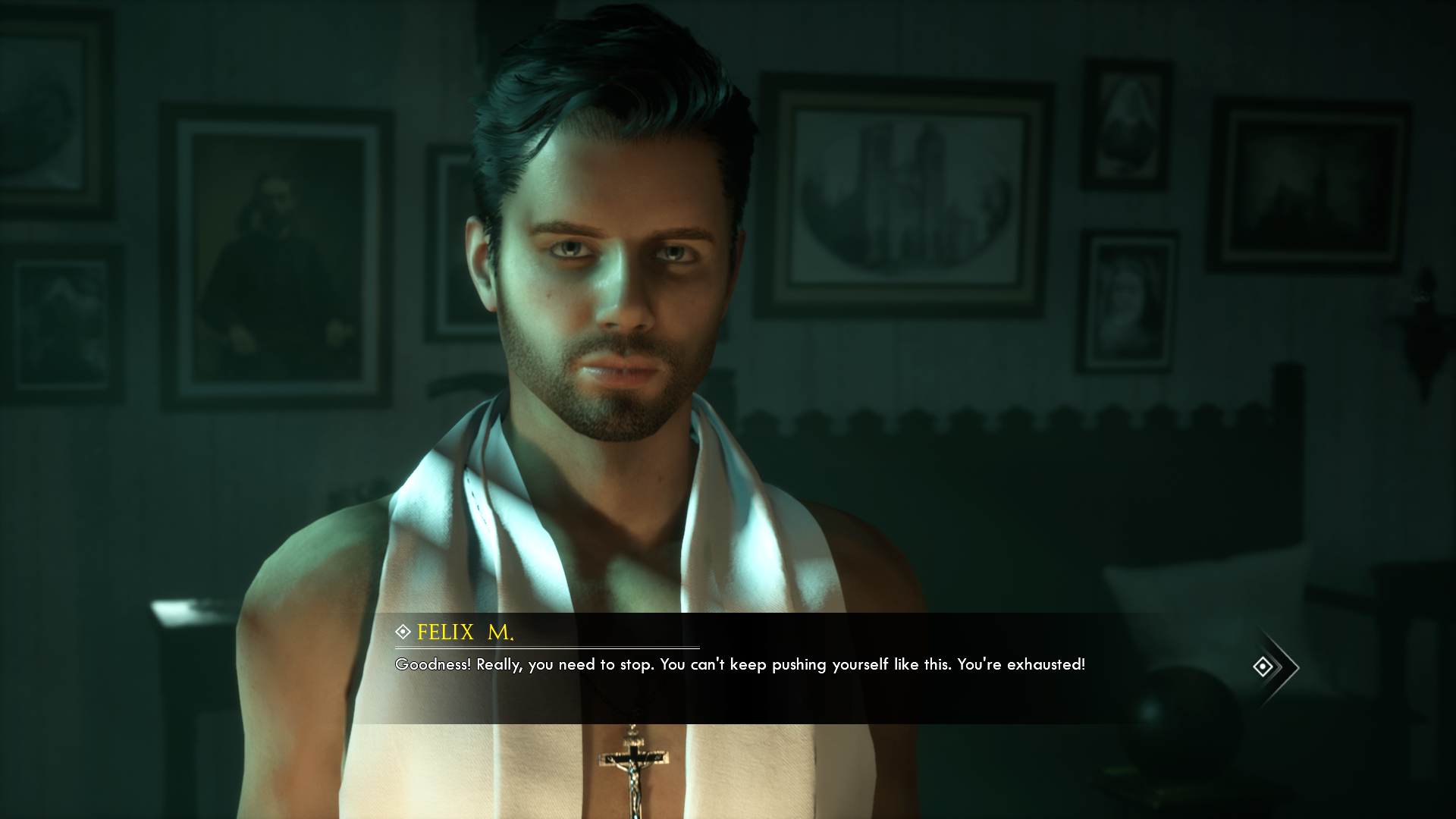
Task: Click the exhausted dialogue response
Action: (740, 665)
